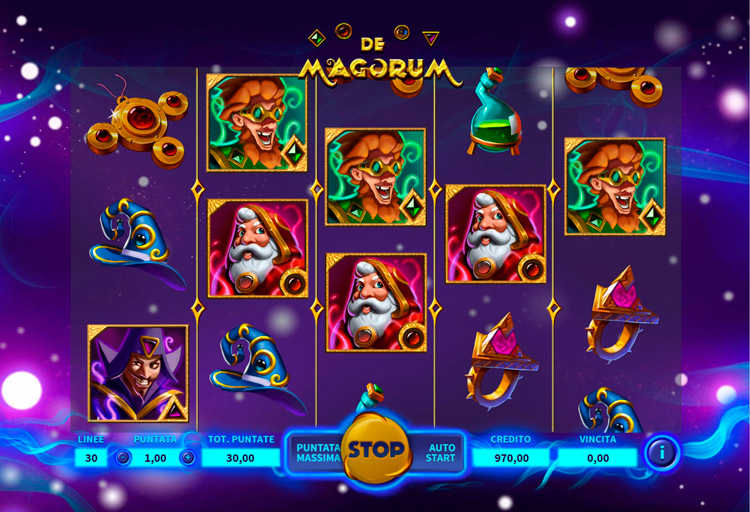Click the Linee value field showing 30
750x512 pixels.
92,458
